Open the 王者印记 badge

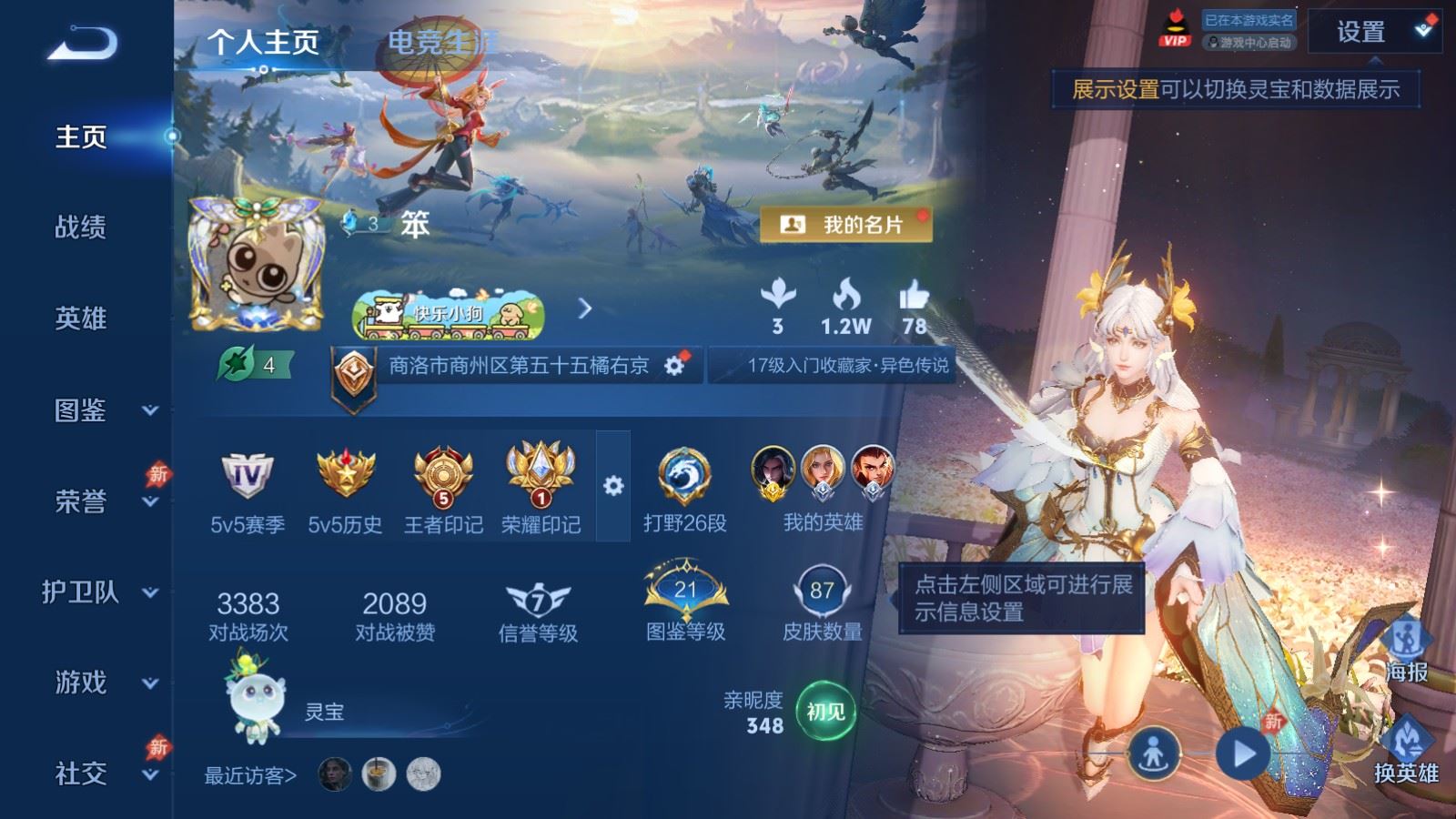443,490
